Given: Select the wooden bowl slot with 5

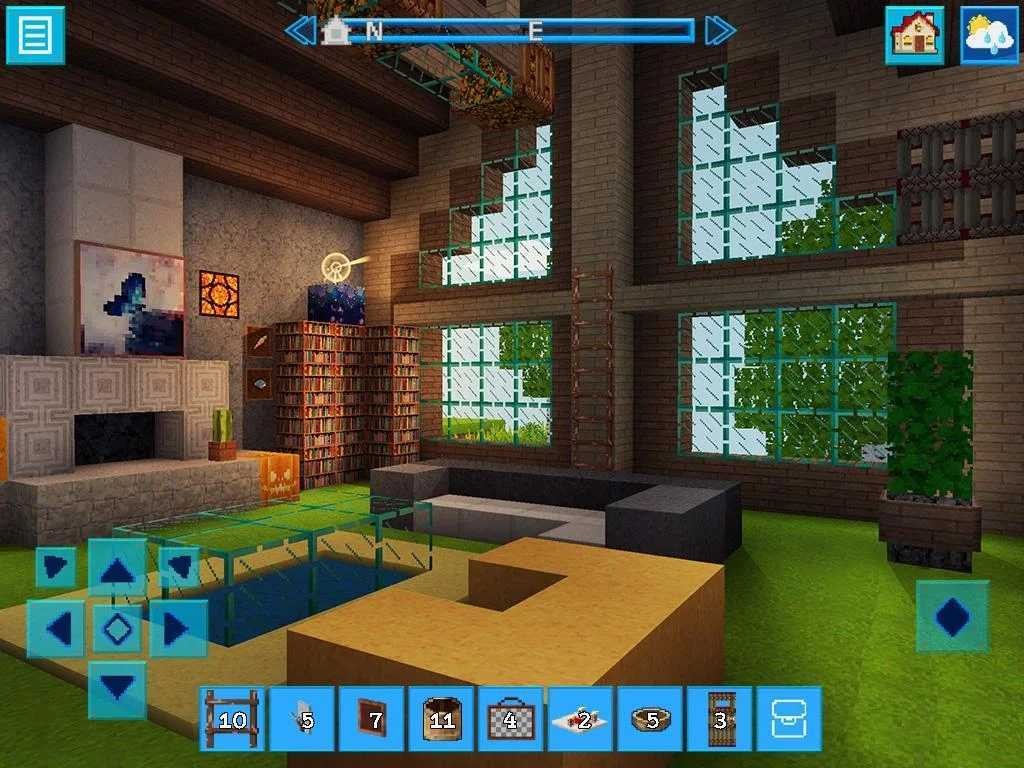Looking at the screenshot, I should 650,718.
